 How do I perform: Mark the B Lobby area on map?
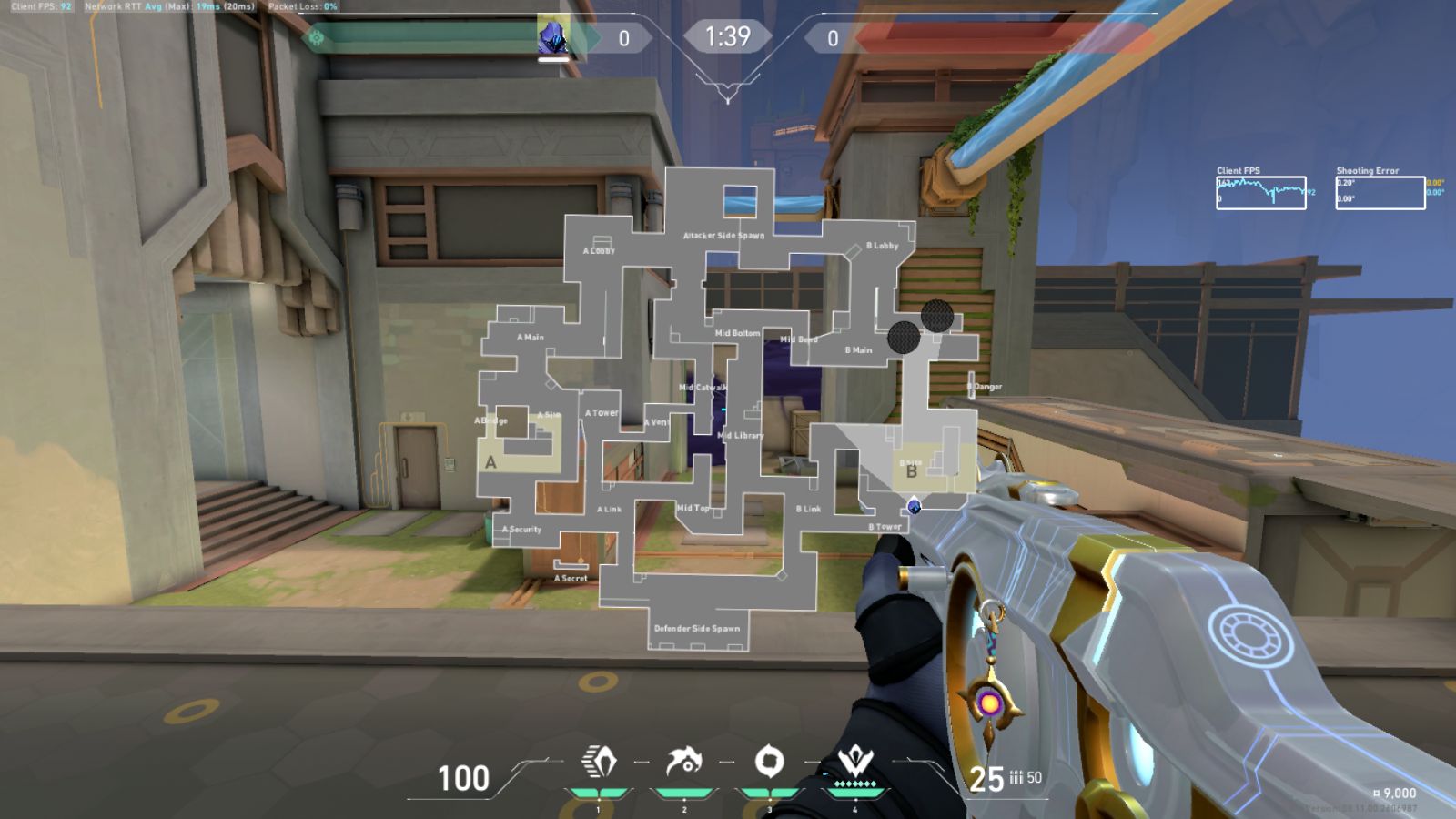(x=882, y=246)
